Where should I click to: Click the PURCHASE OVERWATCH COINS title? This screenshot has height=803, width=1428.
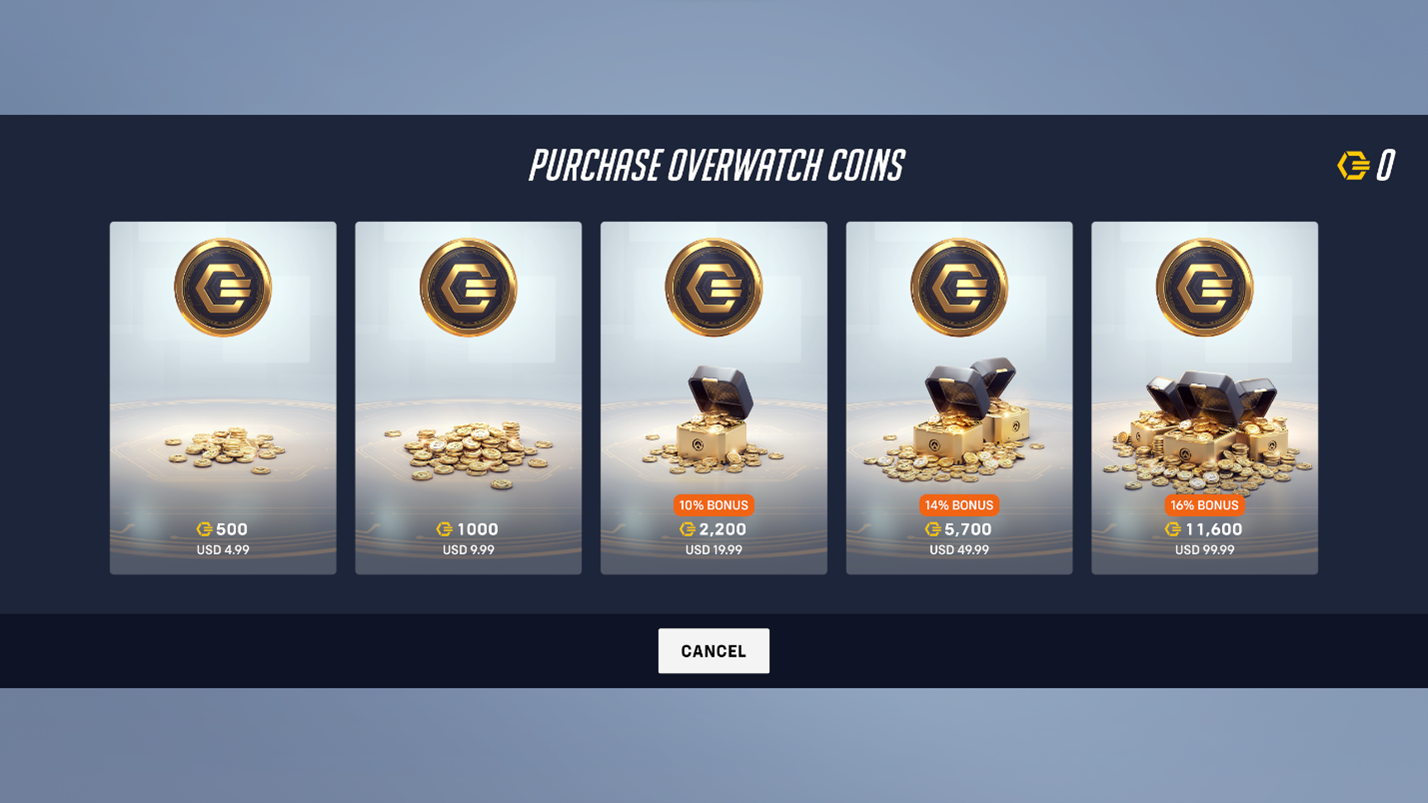coord(714,166)
